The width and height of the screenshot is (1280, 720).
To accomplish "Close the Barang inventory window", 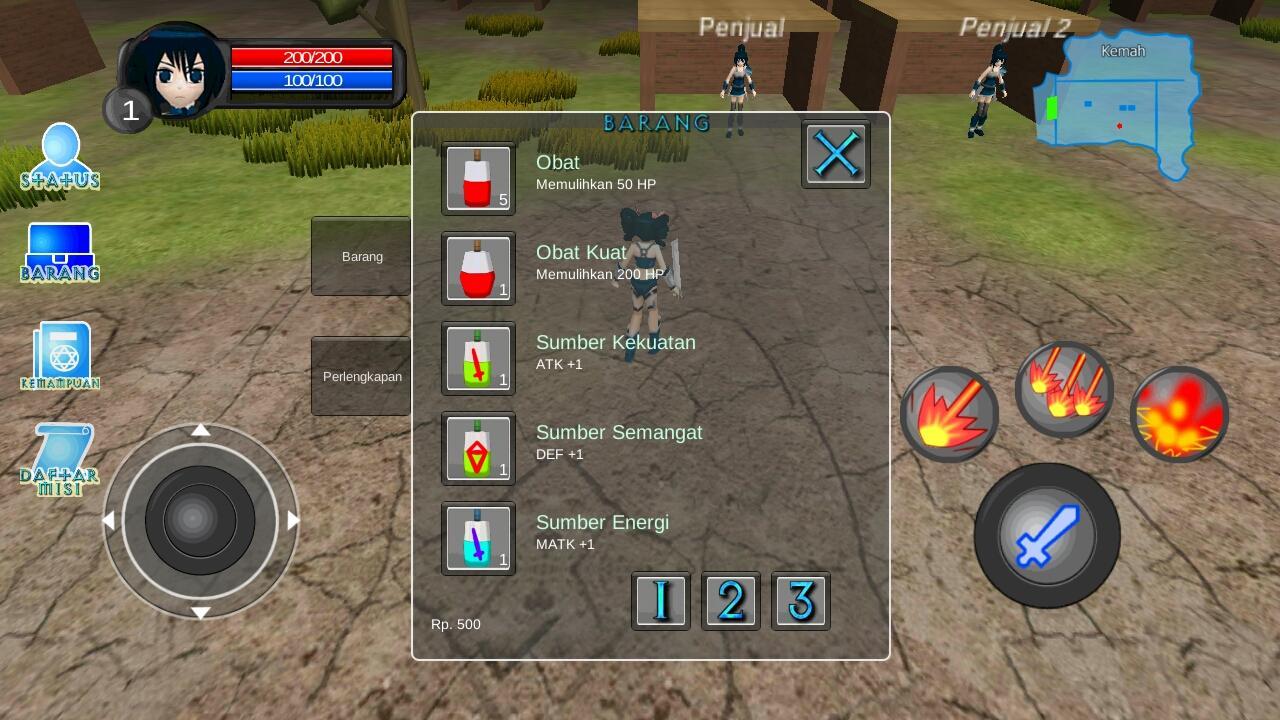I will (x=836, y=154).
